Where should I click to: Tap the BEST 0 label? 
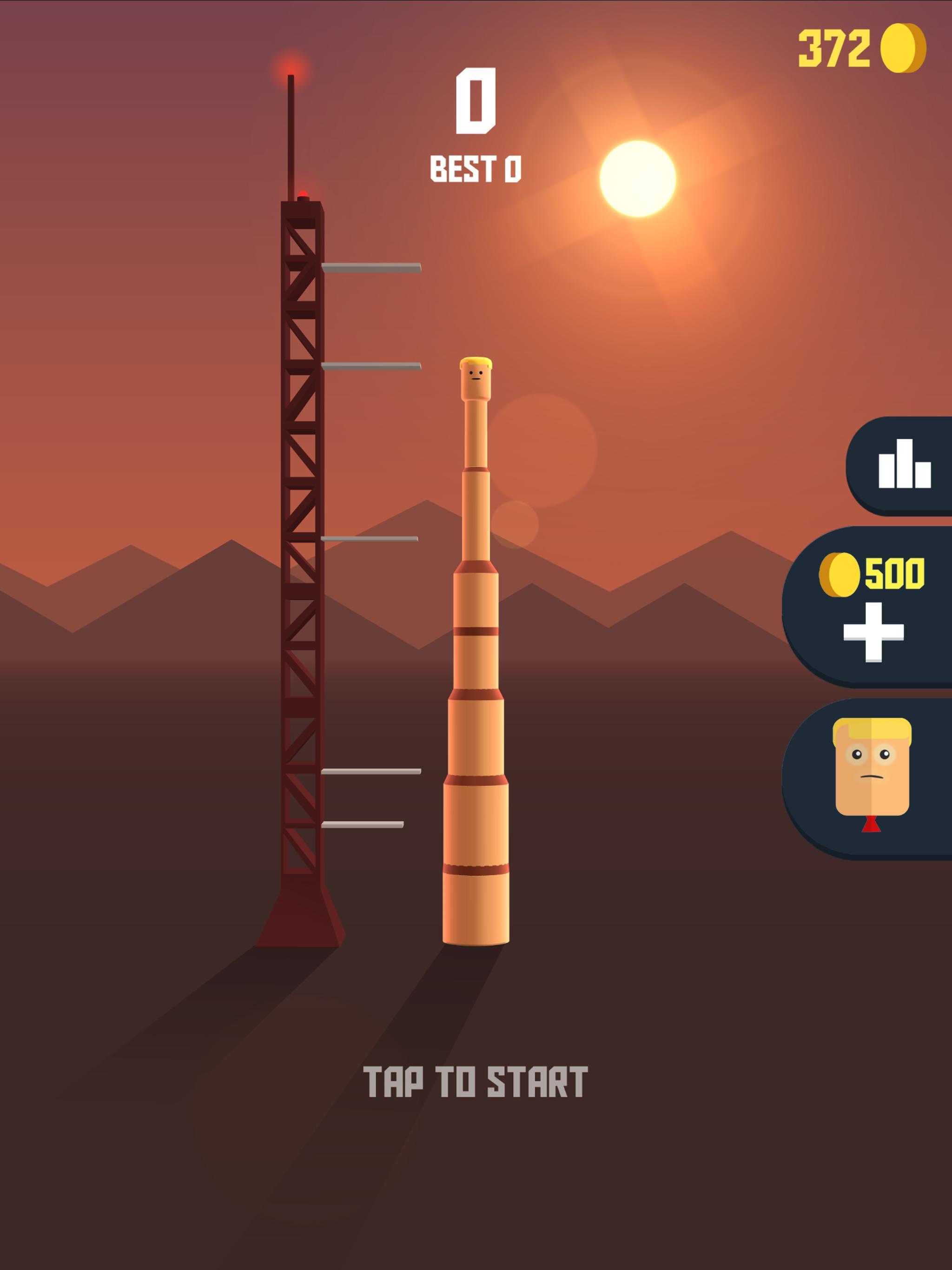click(x=476, y=168)
